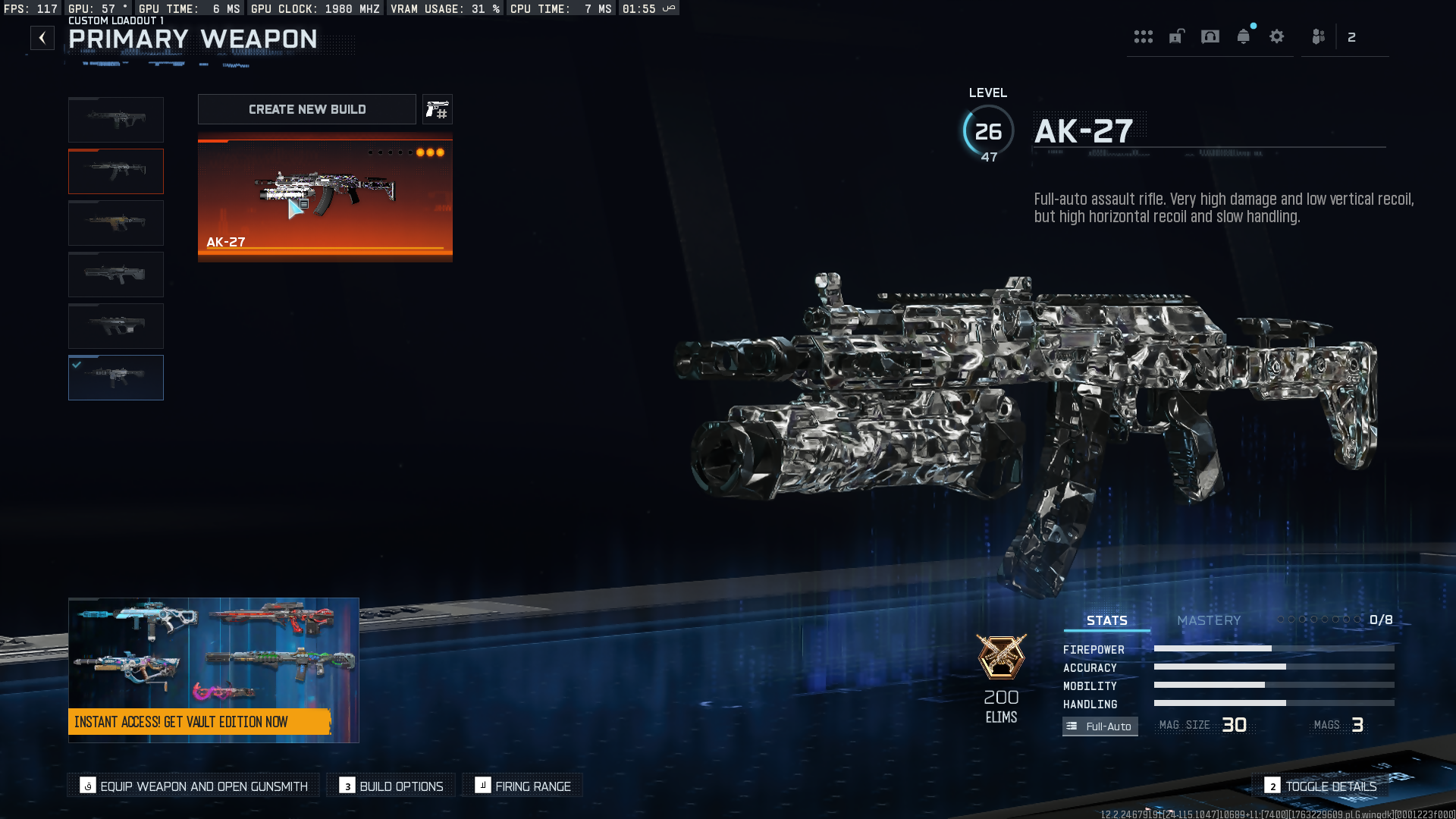The image size is (1456, 819).
Task: Open the party members social icon
Action: [x=1319, y=37]
